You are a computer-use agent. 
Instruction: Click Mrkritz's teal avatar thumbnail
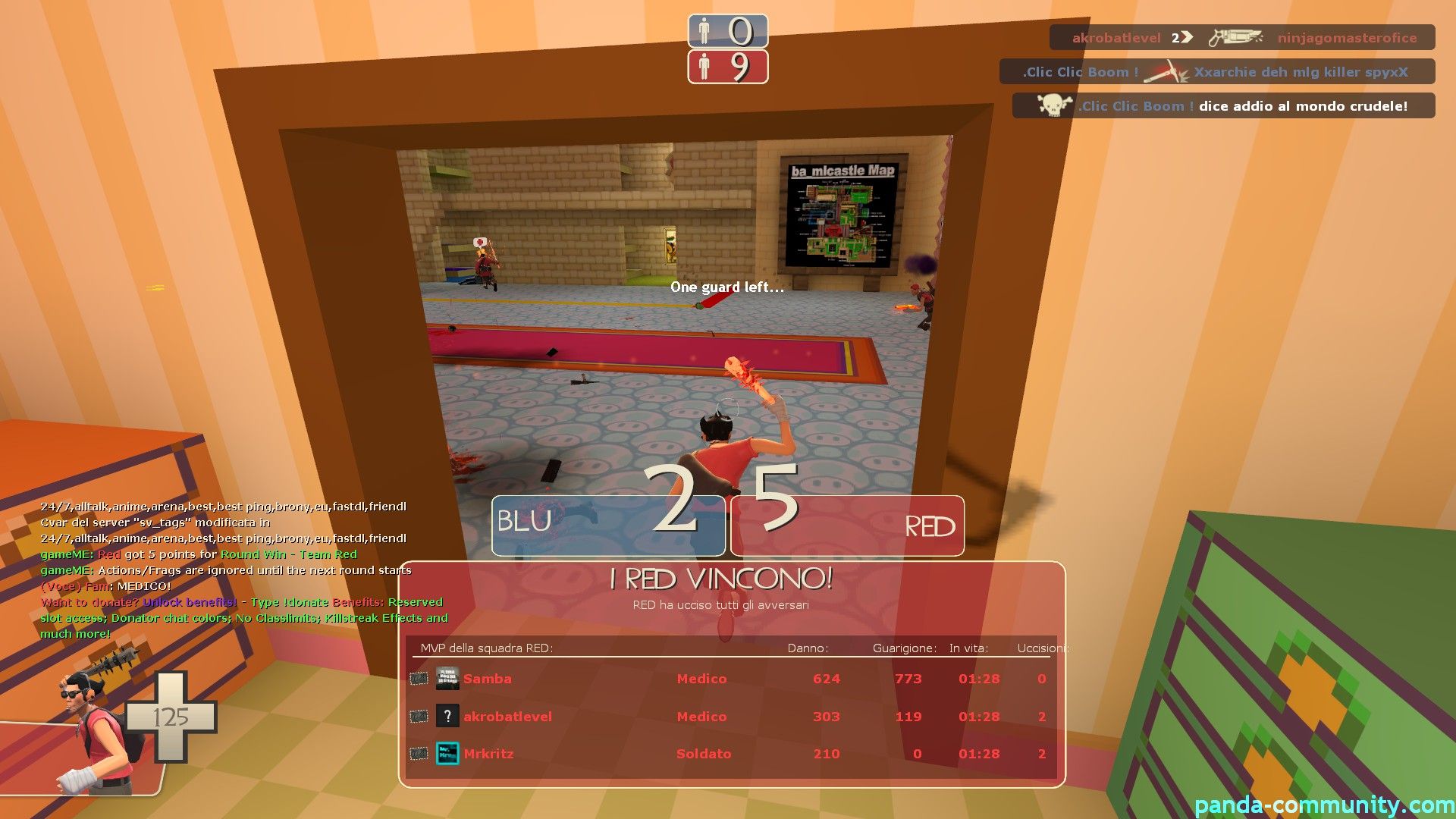447,754
